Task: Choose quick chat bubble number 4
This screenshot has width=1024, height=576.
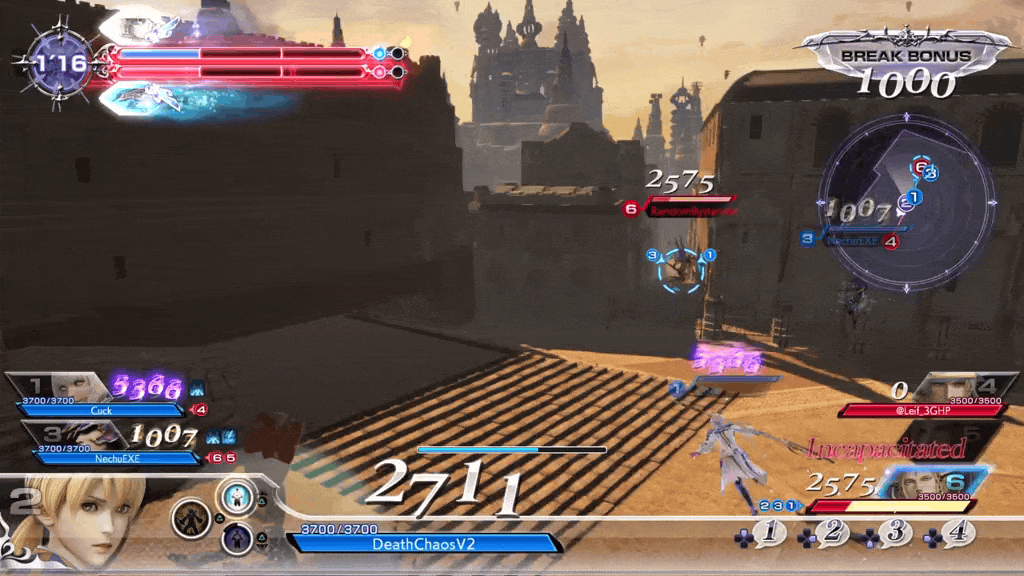Action: 957,534
